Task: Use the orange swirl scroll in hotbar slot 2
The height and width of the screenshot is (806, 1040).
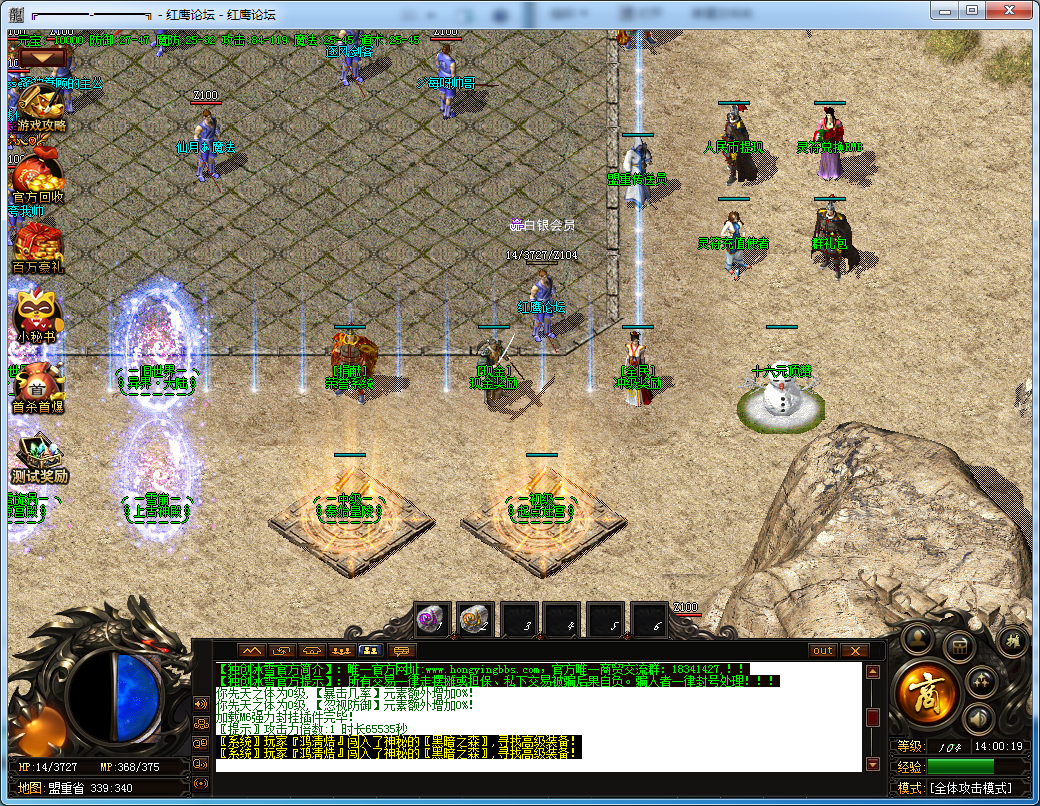Action: click(x=475, y=620)
